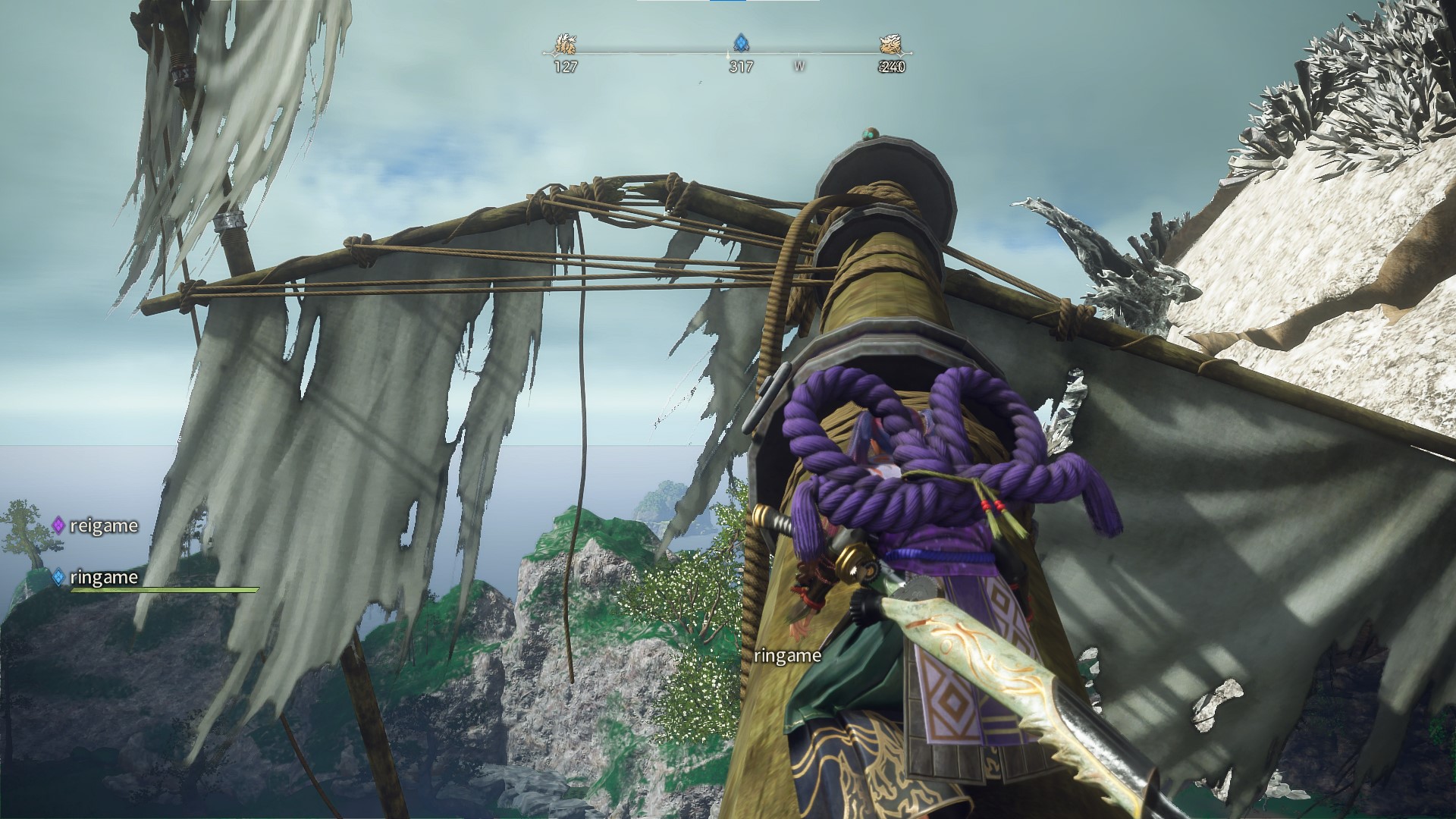Select the monster marker above distance 240
Screen dimensions: 1456x819
[x=891, y=45]
